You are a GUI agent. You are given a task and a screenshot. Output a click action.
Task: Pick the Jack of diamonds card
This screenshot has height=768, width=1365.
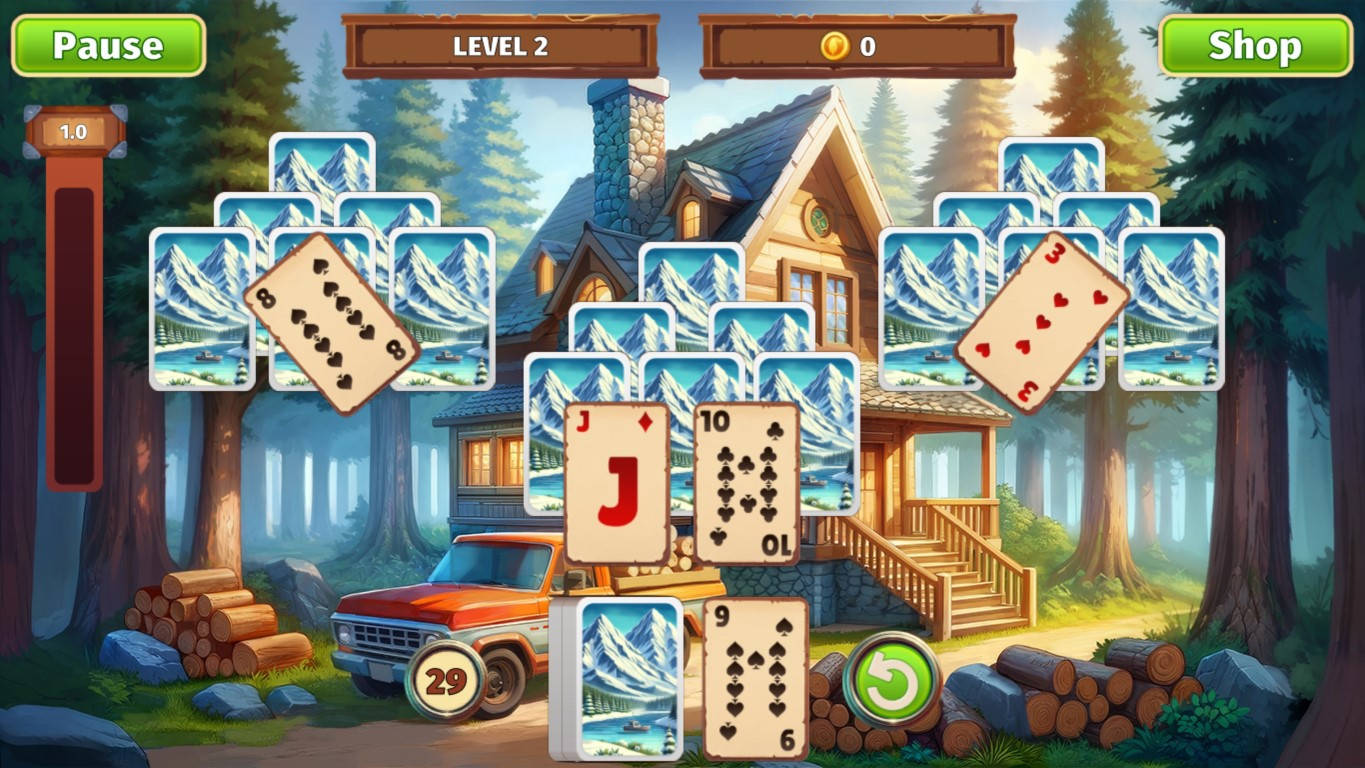click(618, 480)
